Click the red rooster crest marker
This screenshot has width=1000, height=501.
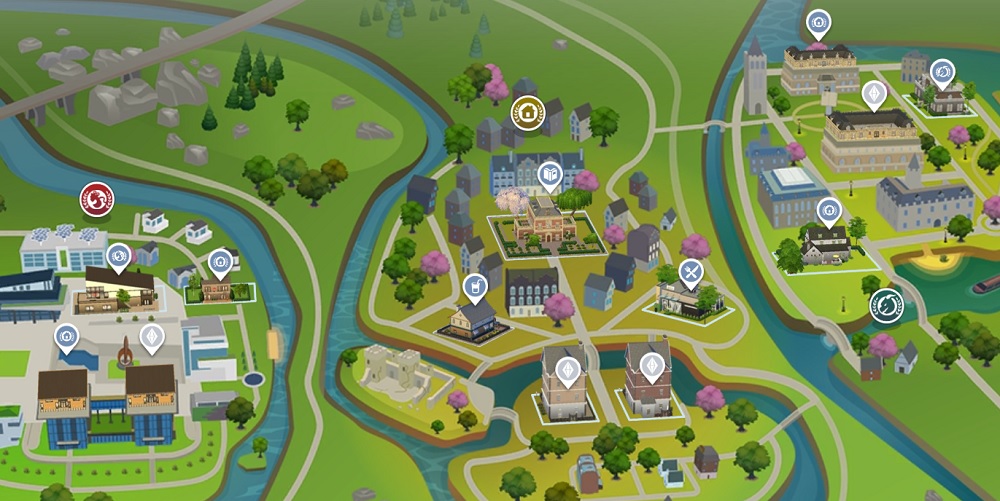coord(97,199)
